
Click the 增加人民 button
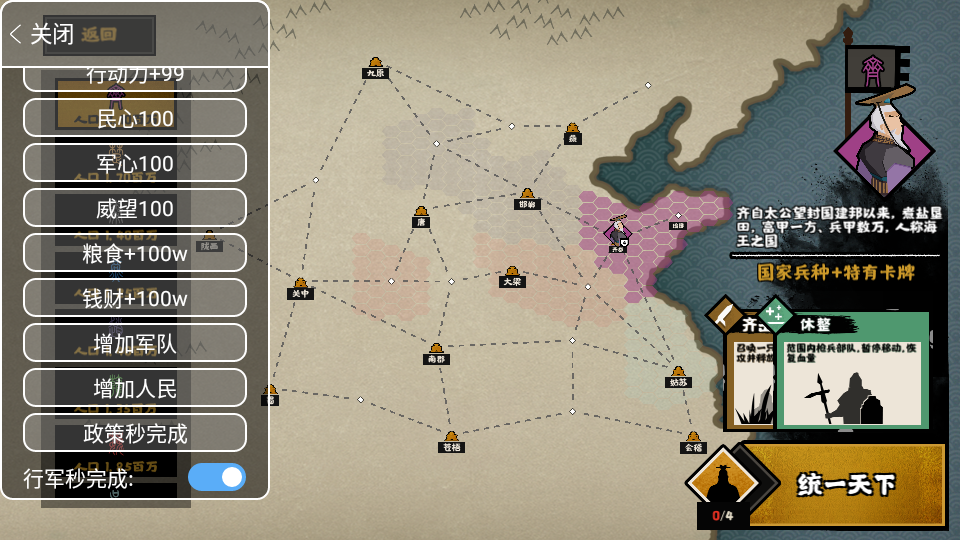pos(135,388)
